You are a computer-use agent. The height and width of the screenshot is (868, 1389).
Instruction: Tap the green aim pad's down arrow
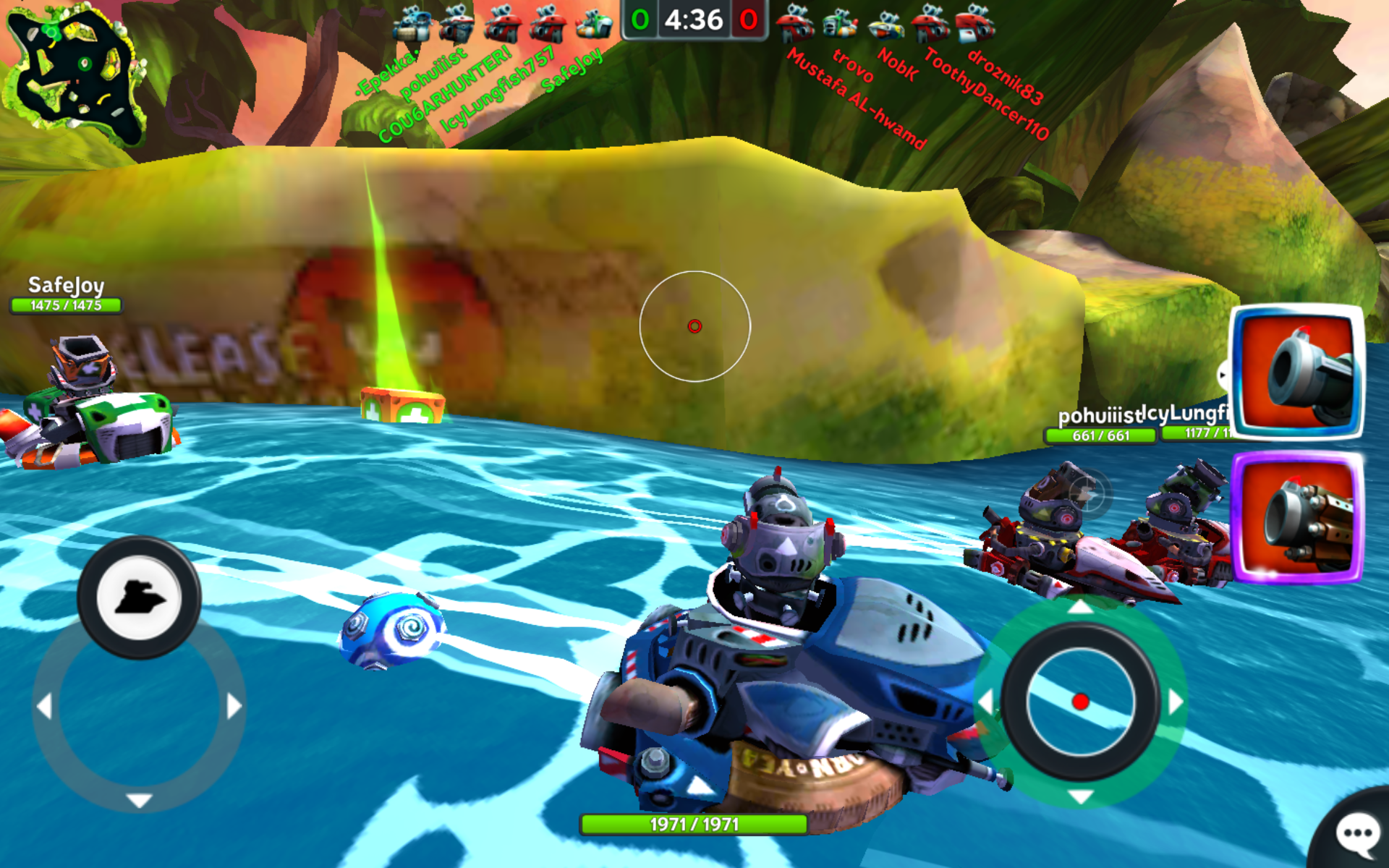1081,797
